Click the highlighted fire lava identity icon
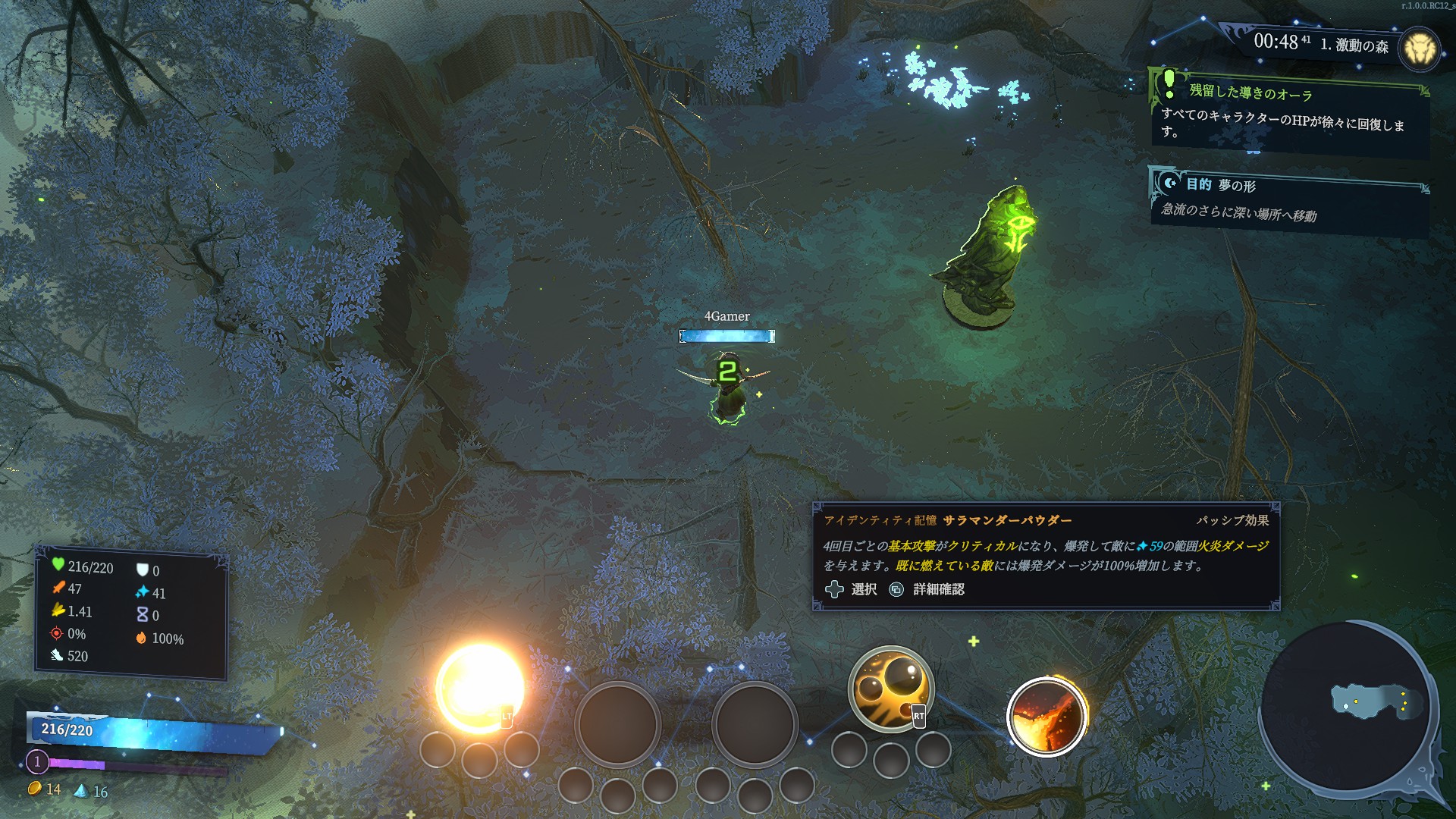Image resolution: width=1456 pixels, height=819 pixels. tap(1046, 717)
